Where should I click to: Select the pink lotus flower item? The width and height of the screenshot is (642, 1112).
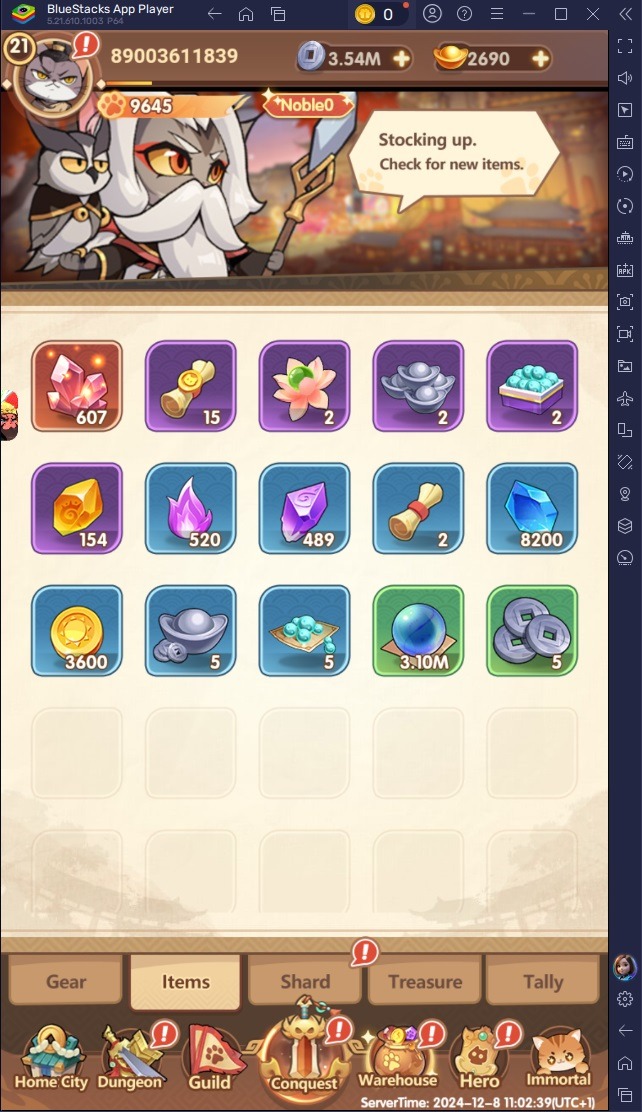305,386
